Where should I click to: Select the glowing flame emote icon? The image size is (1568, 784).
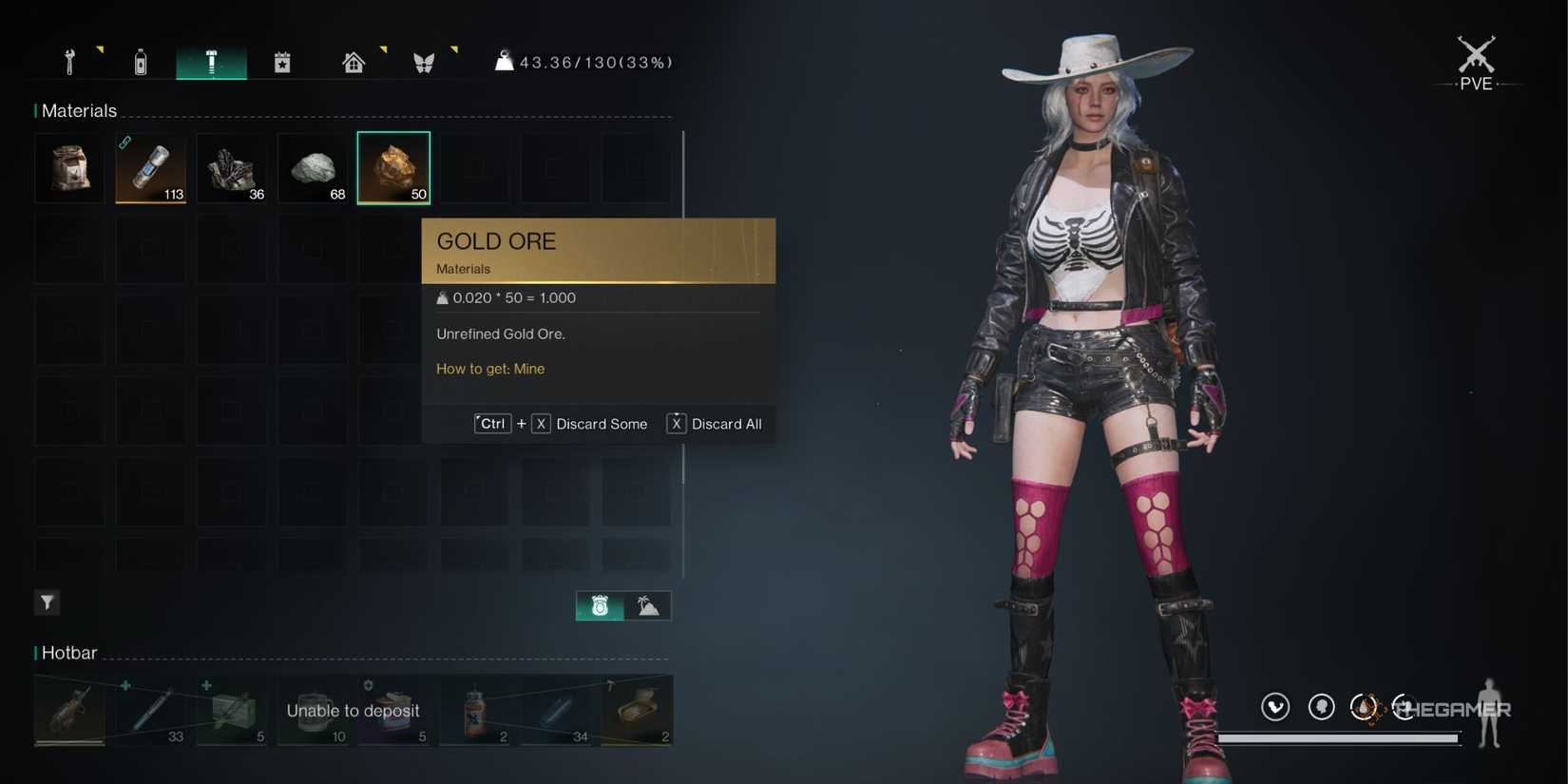pos(1367,706)
